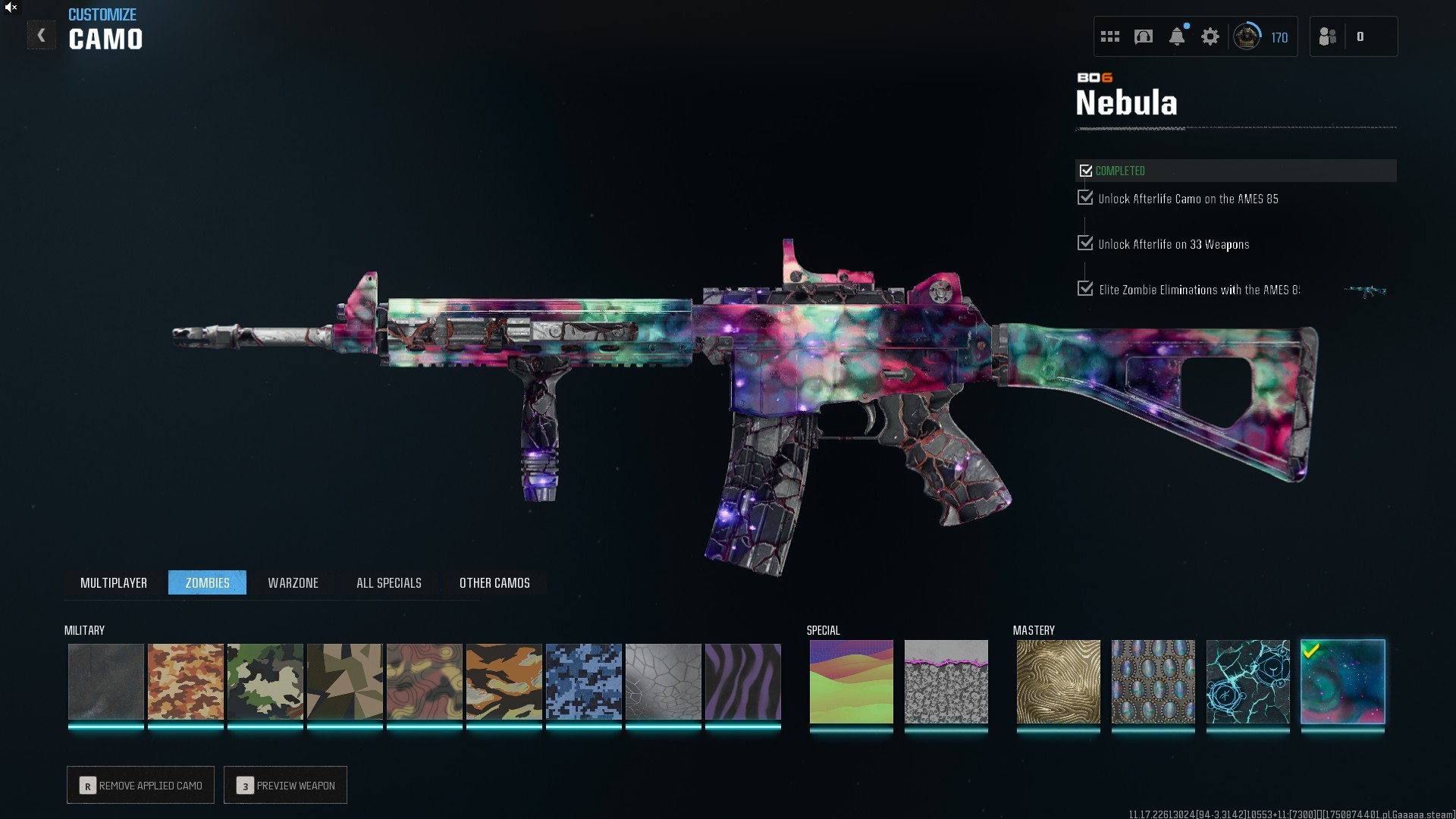Image resolution: width=1456 pixels, height=819 pixels.
Task: Open notifications bell icon
Action: [1177, 36]
